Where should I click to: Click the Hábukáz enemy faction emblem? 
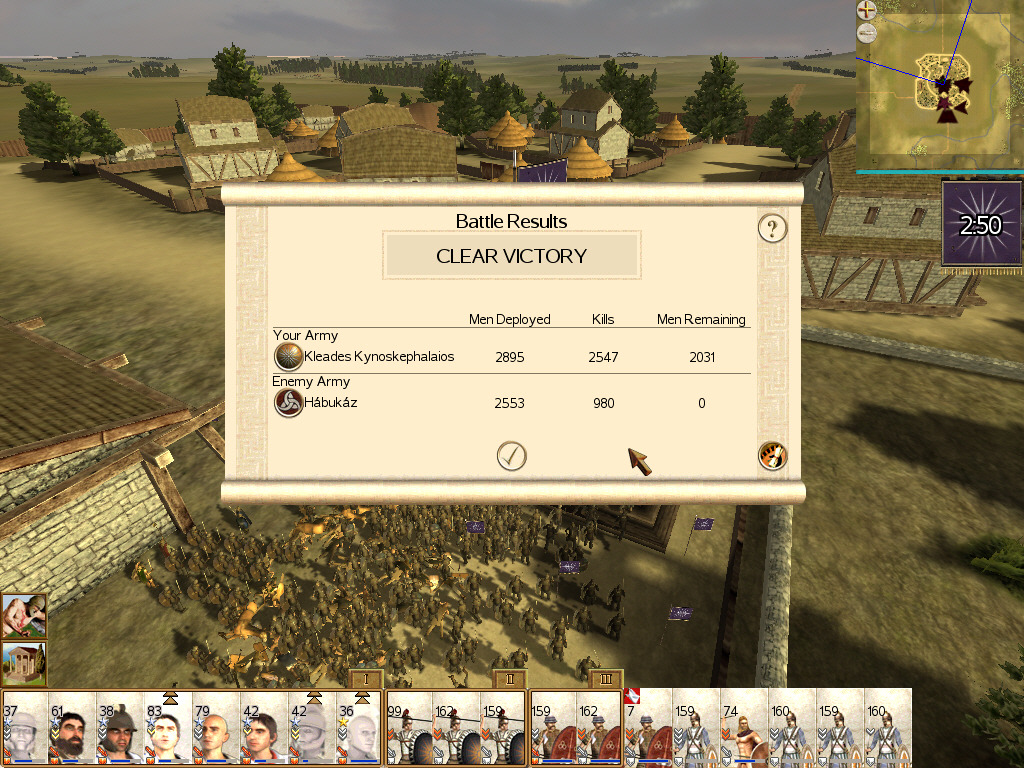[x=288, y=403]
